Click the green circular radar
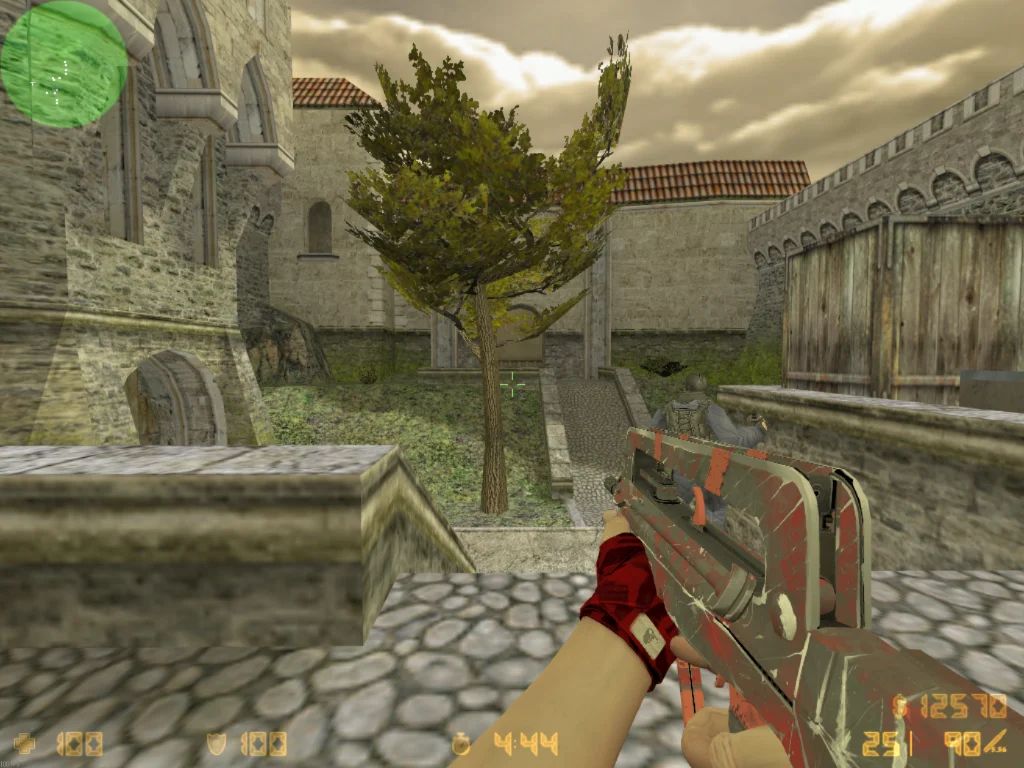This screenshot has height=768, width=1024. pos(63,64)
